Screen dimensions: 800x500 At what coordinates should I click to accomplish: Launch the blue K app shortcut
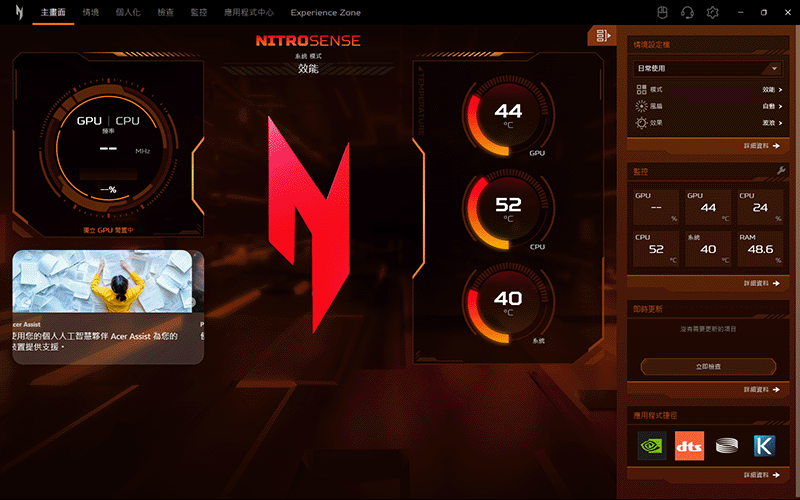[764, 446]
